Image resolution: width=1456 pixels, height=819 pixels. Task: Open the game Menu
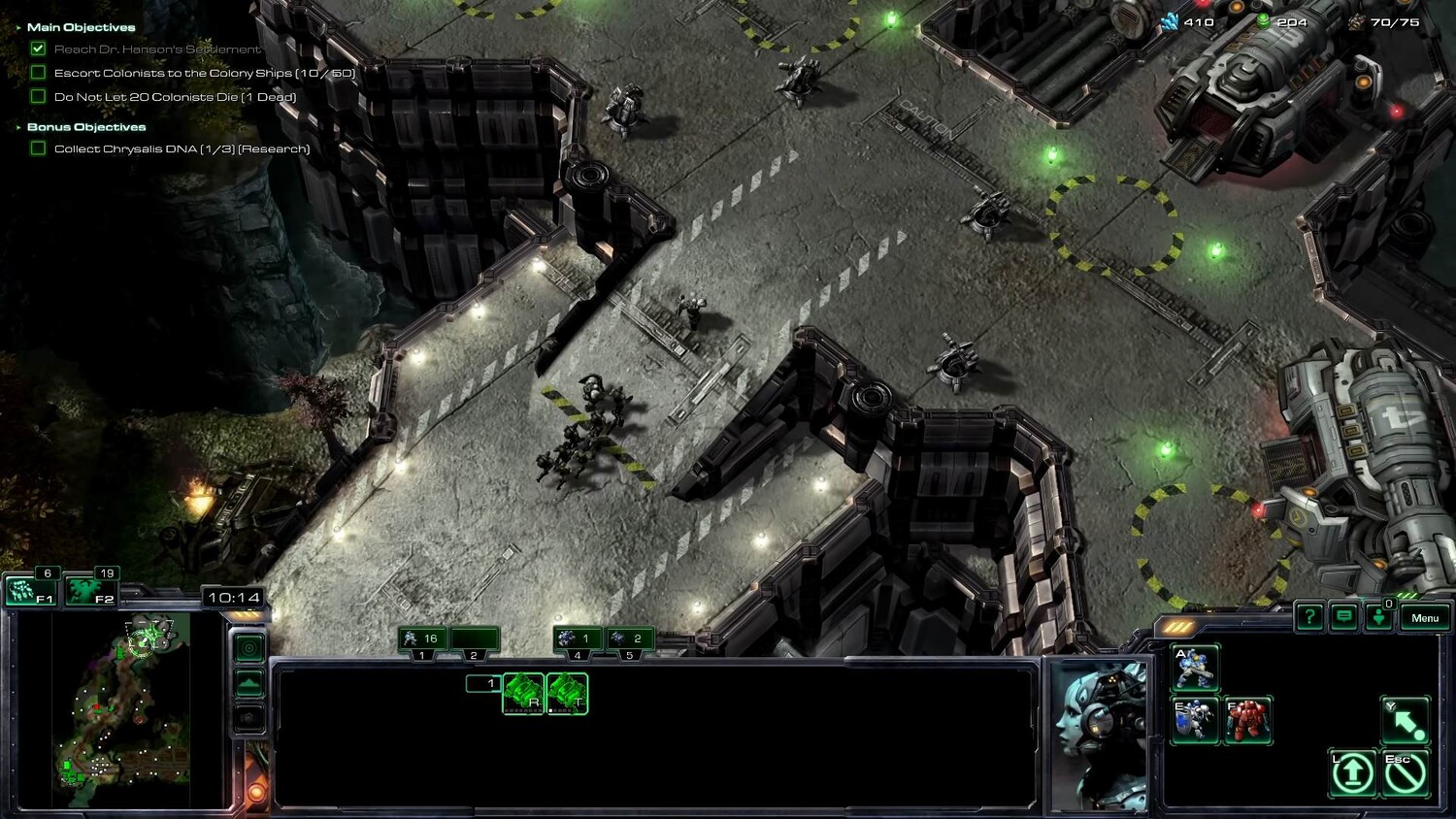(1424, 618)
